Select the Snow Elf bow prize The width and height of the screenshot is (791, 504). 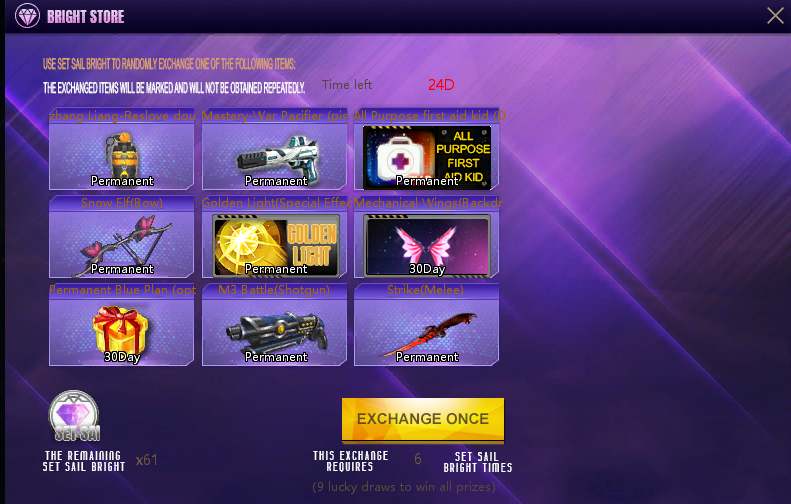click(122, 244)
